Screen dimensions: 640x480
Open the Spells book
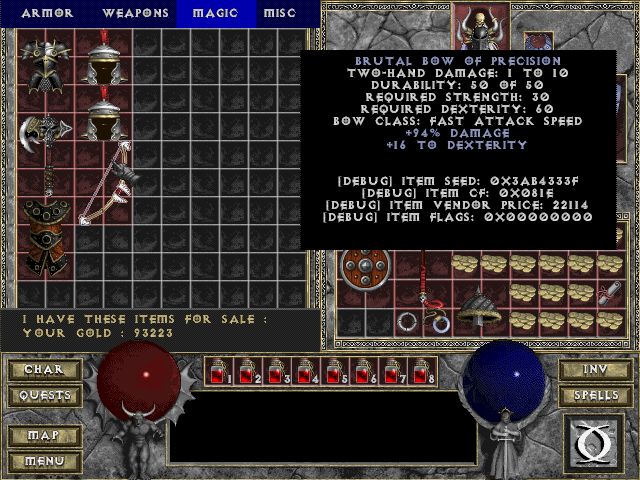coord(593,396)
